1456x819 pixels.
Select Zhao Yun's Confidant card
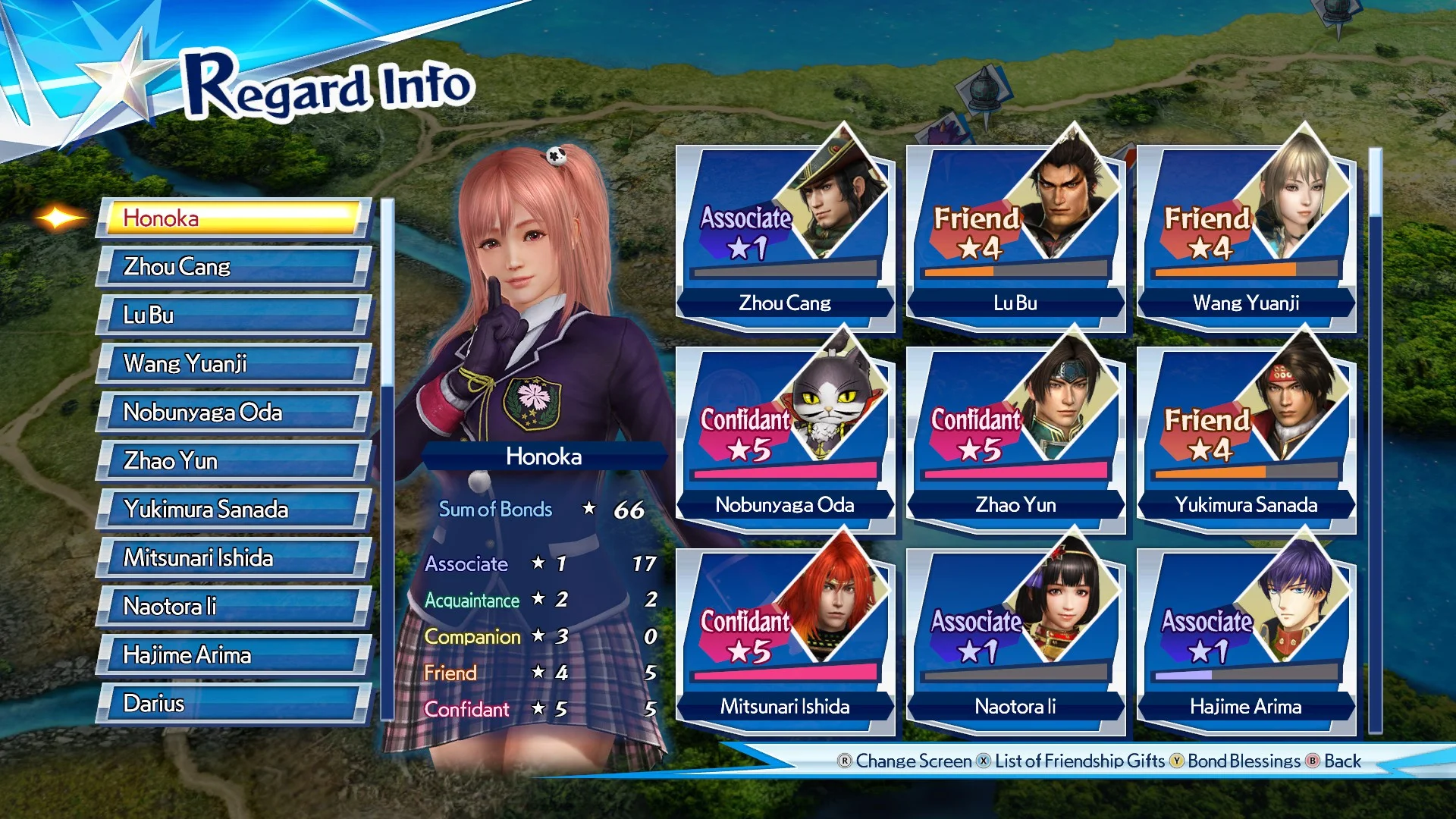1016,428
